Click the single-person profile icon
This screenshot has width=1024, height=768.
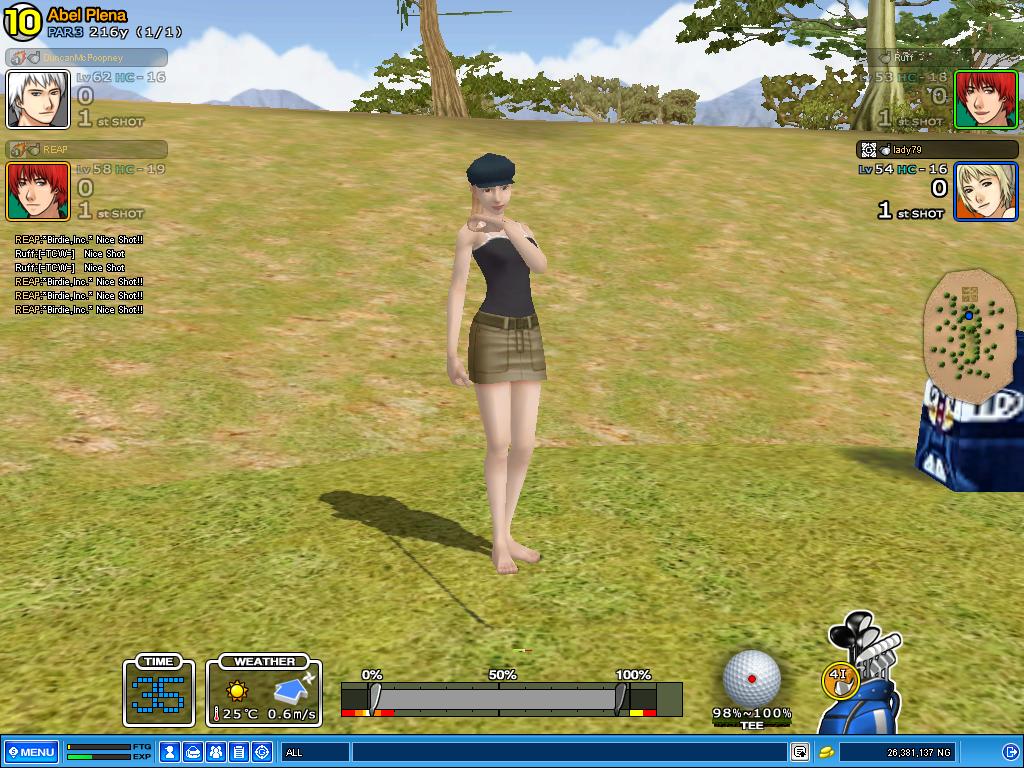tap(170, 752)
